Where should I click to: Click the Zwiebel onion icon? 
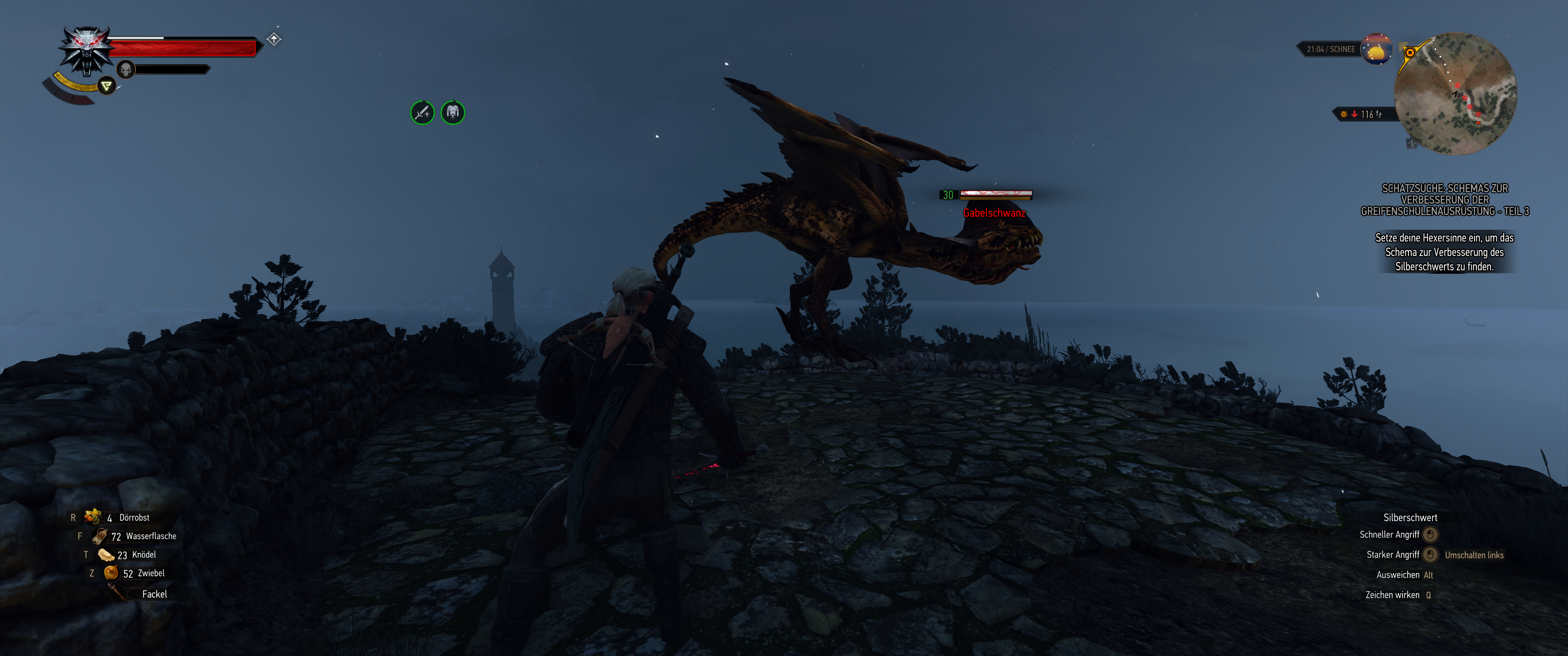click(111, 573)
